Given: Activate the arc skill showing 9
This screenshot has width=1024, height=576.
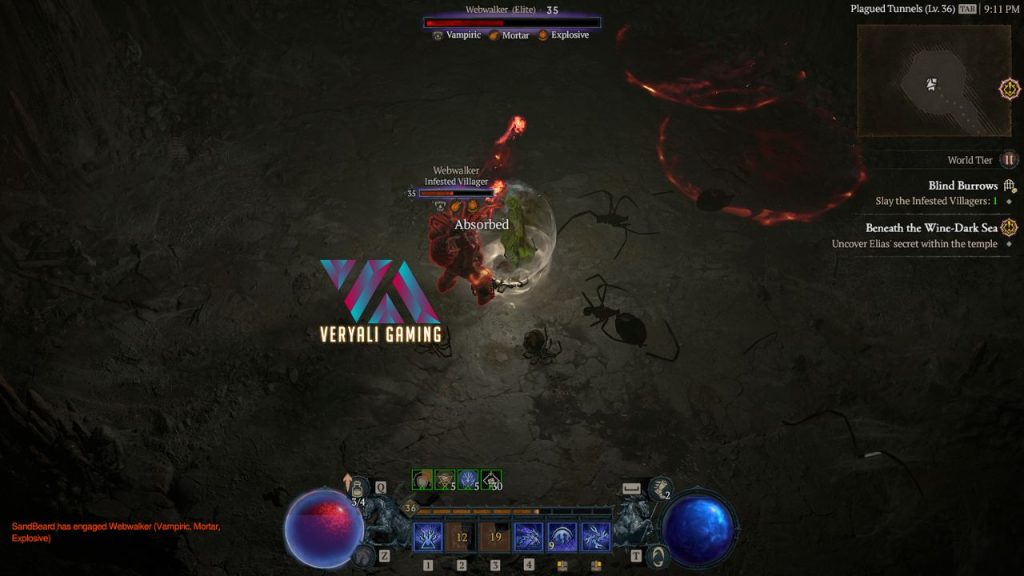Looking at the screenshot, I should 562,537.
